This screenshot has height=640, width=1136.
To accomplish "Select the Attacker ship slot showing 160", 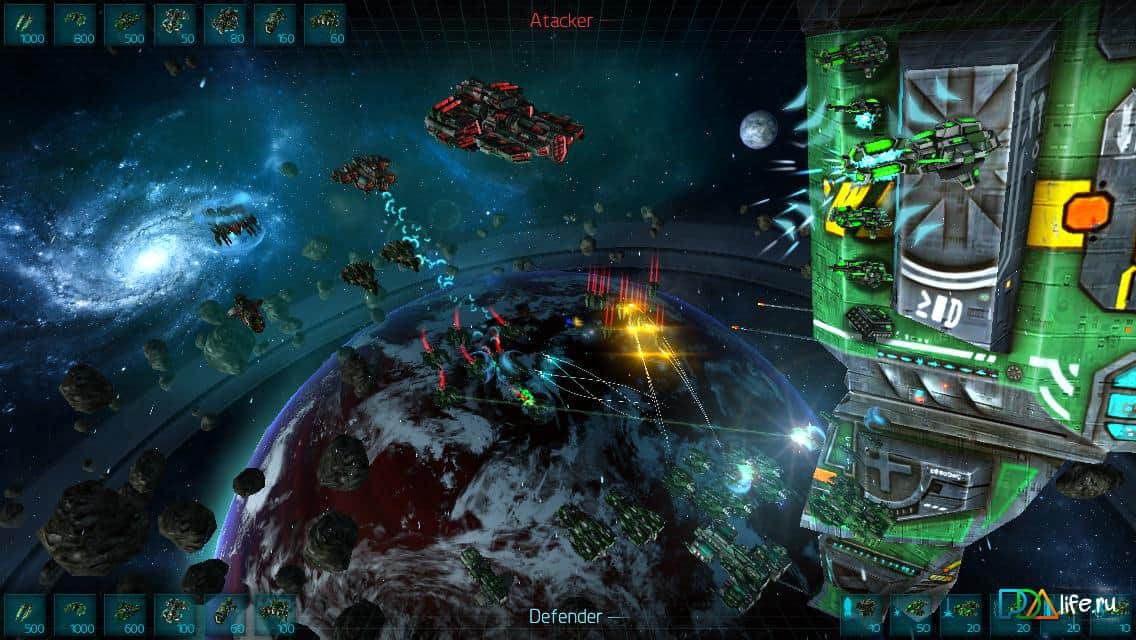I will [275, 24].
